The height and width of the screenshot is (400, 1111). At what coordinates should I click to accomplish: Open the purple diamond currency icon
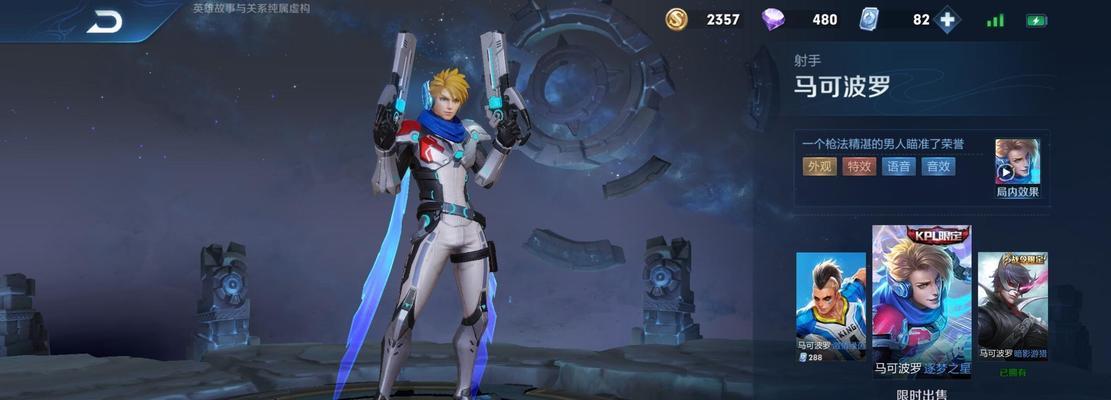tap(773, 19)
